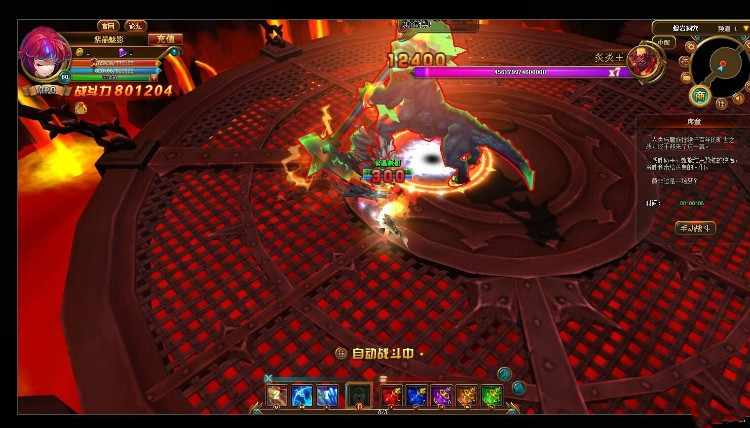Close the skill bar with the X
The height and width of the screenshot is (428, 750).
point(268,378)
